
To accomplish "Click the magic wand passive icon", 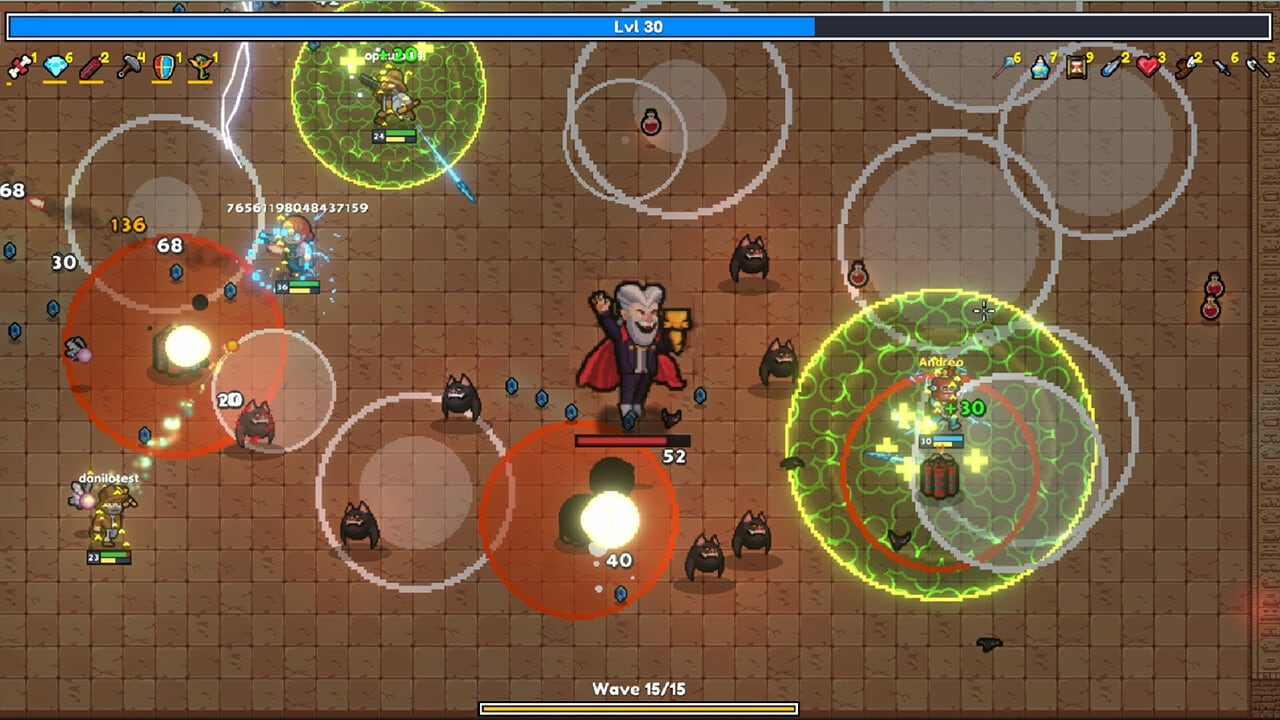I will (1004, 67).
